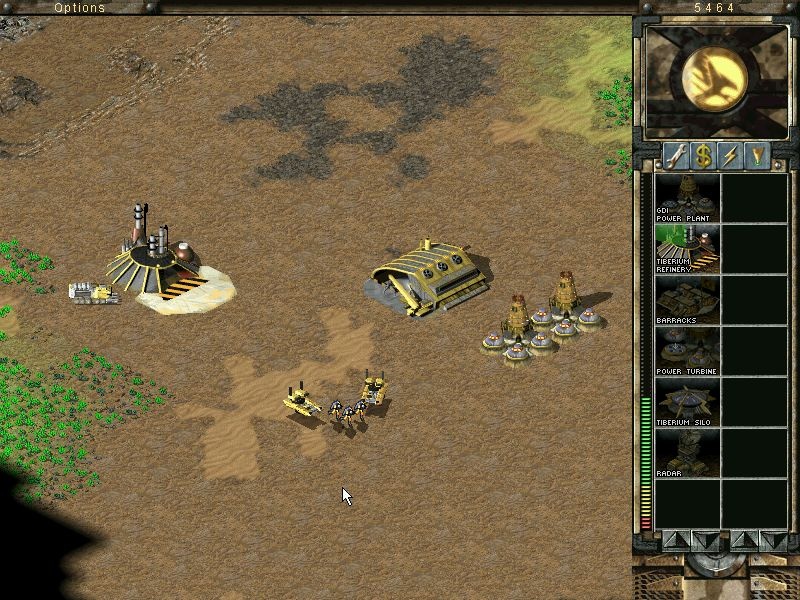
Task: Select the waypoint mode button
Action: pos(758,156)
